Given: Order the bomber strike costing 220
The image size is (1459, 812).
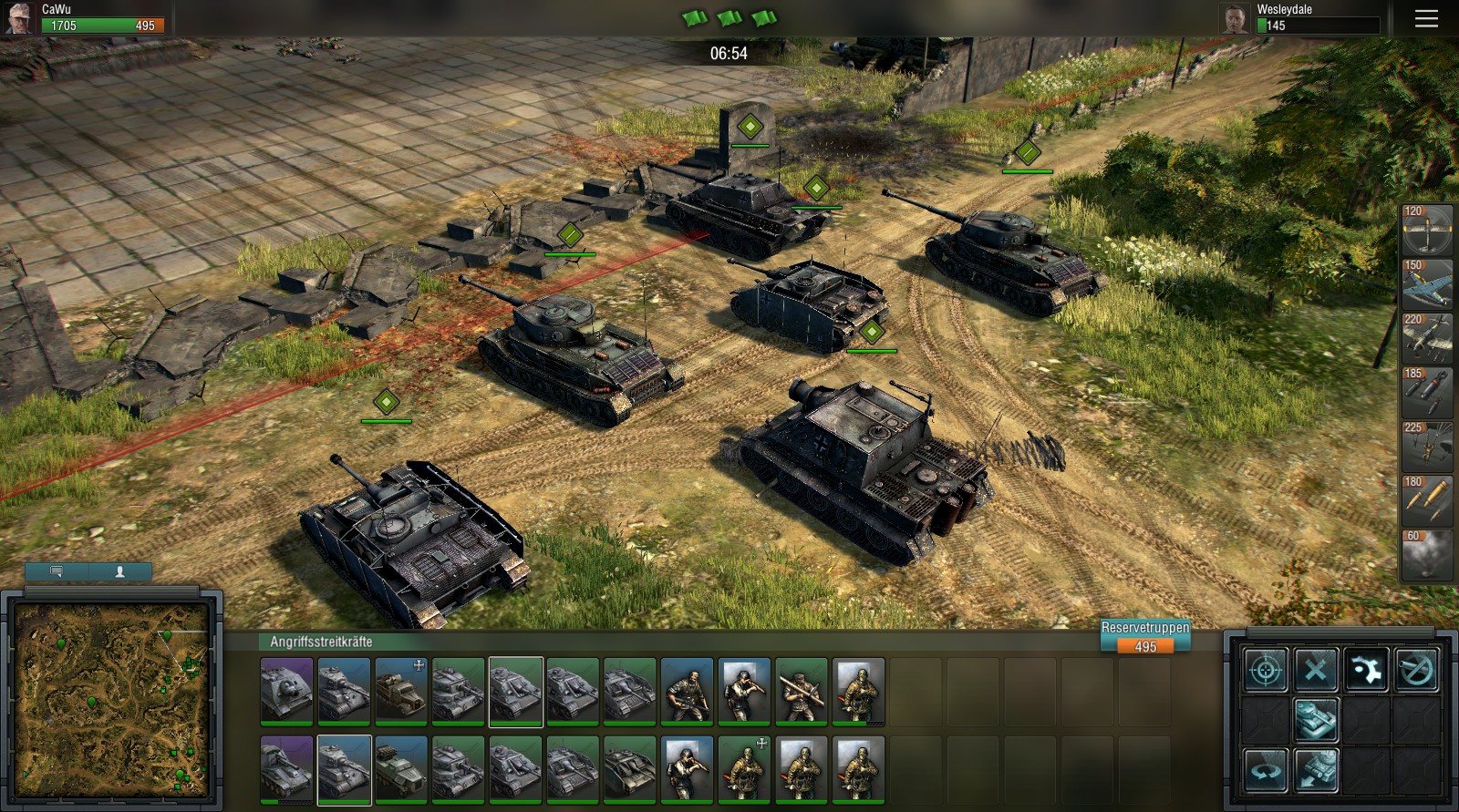Looking at the screenshot, I should pyautogui.click(x=1427, y=339).
